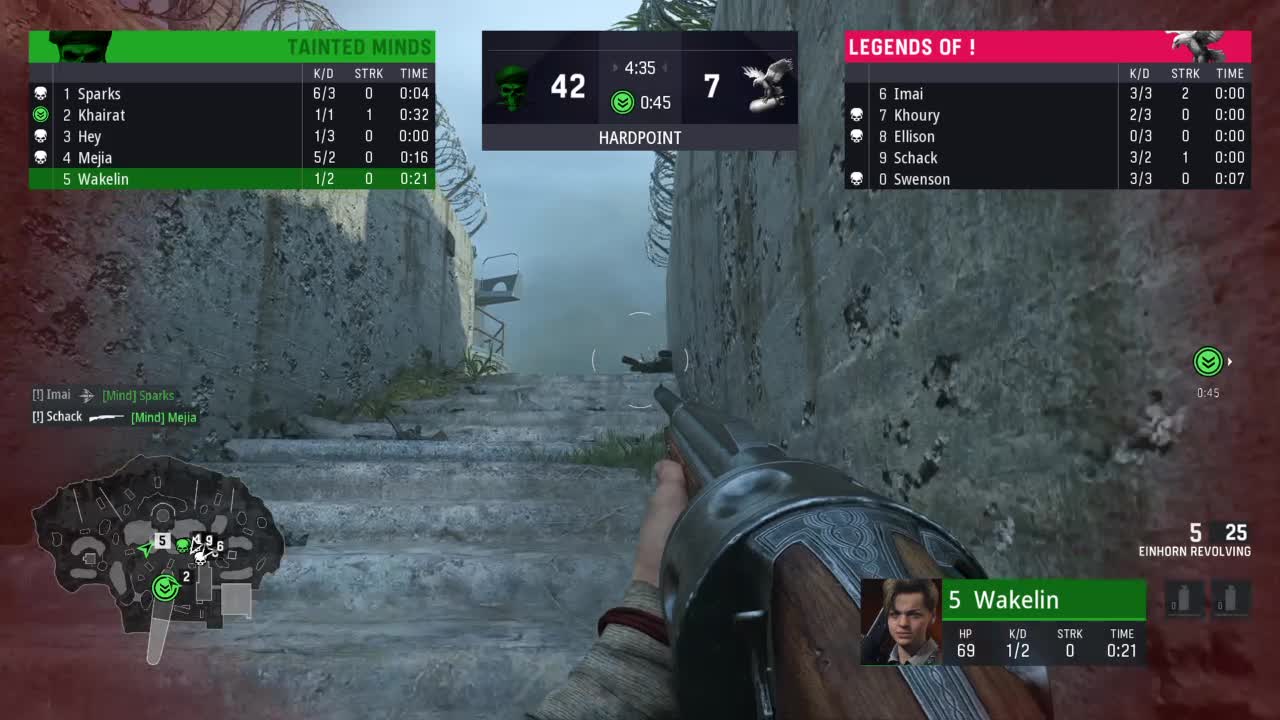Select the Tainted Minds team header
This screenshot has width=1280, height=720.
coord(232,47)
